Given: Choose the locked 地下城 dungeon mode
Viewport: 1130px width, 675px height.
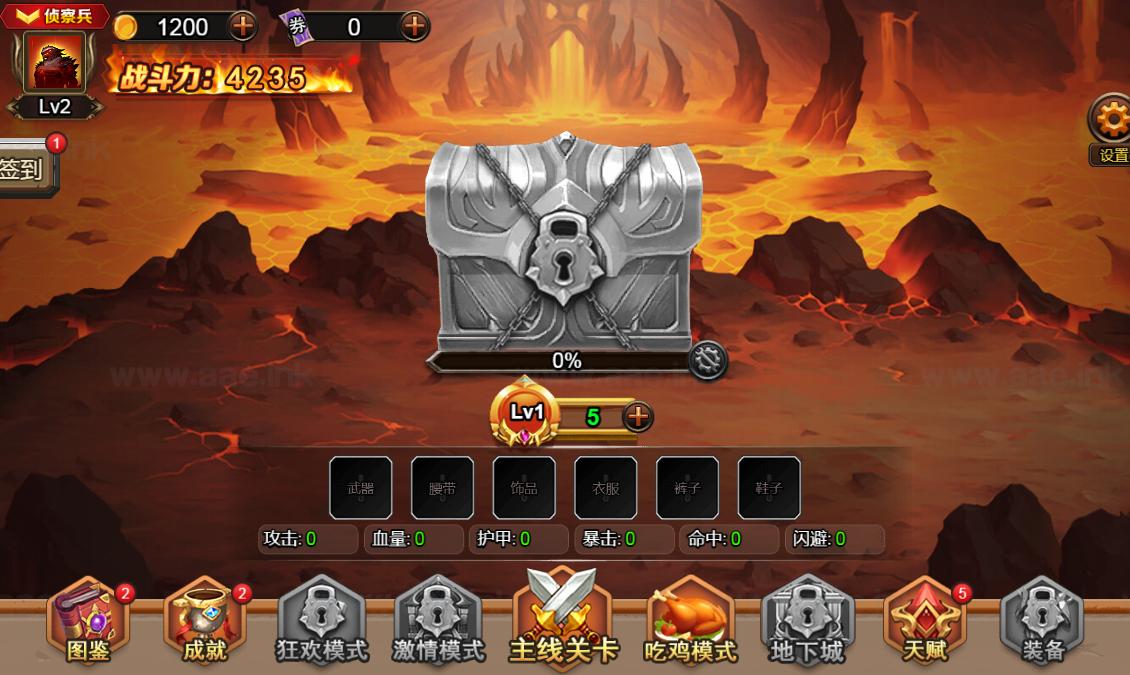Looking at the screenshot, I should click(x=807, y=622).
